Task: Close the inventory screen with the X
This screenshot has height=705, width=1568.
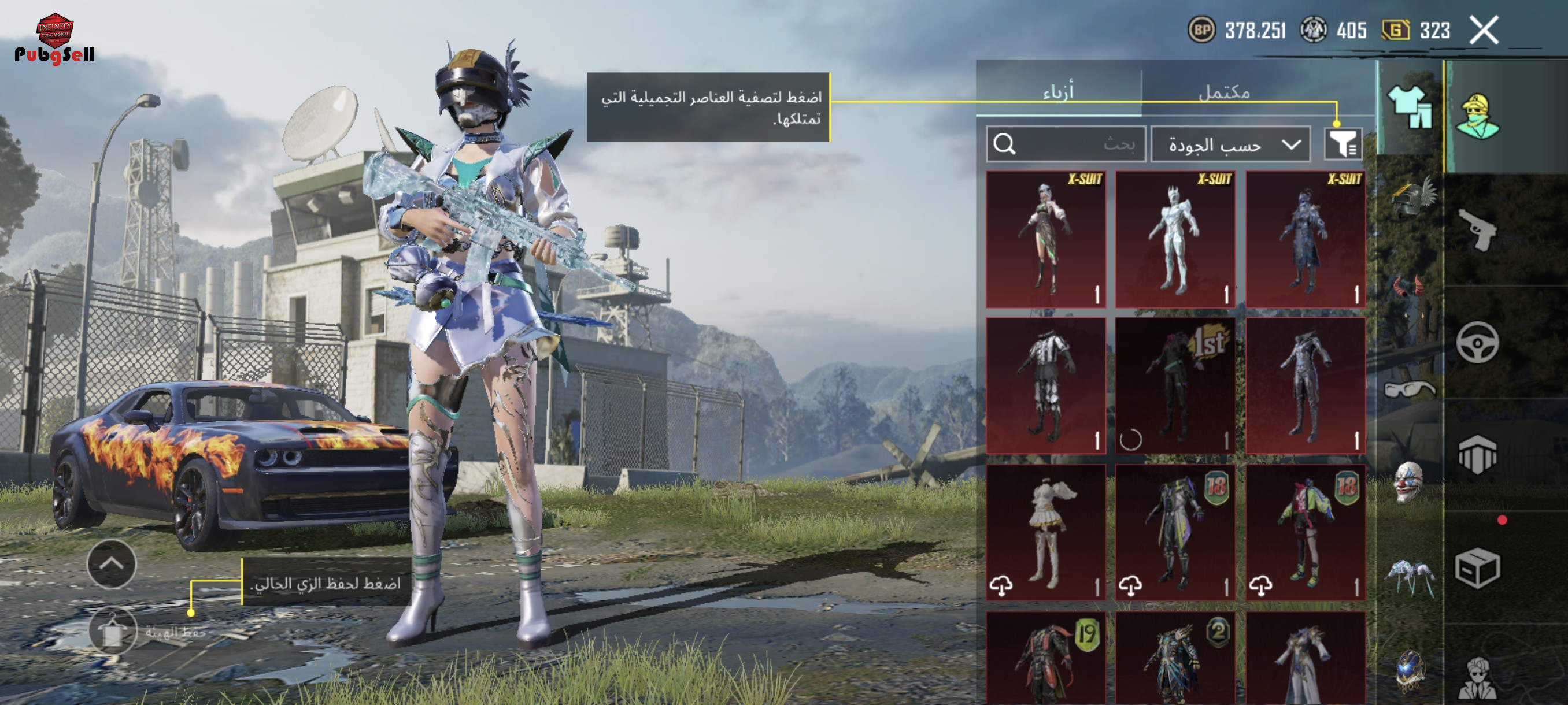Action: coord(1484,31)
